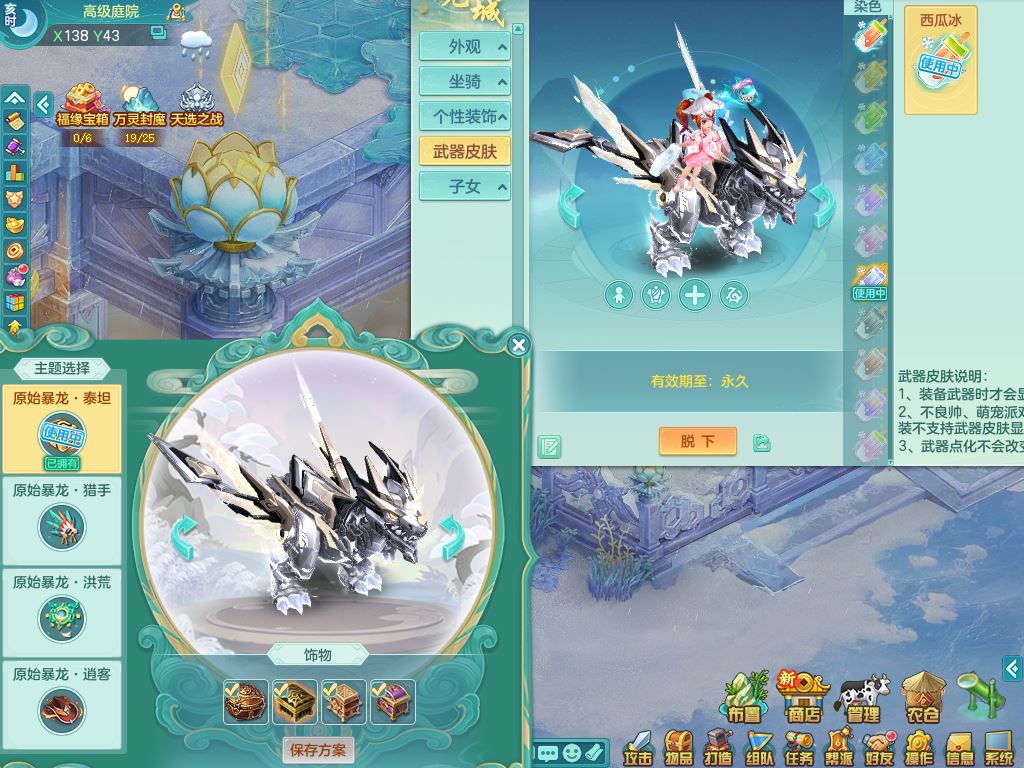Close the theme selection panel
Screen dimensions: 1024x768
click(x=518, y=346)
